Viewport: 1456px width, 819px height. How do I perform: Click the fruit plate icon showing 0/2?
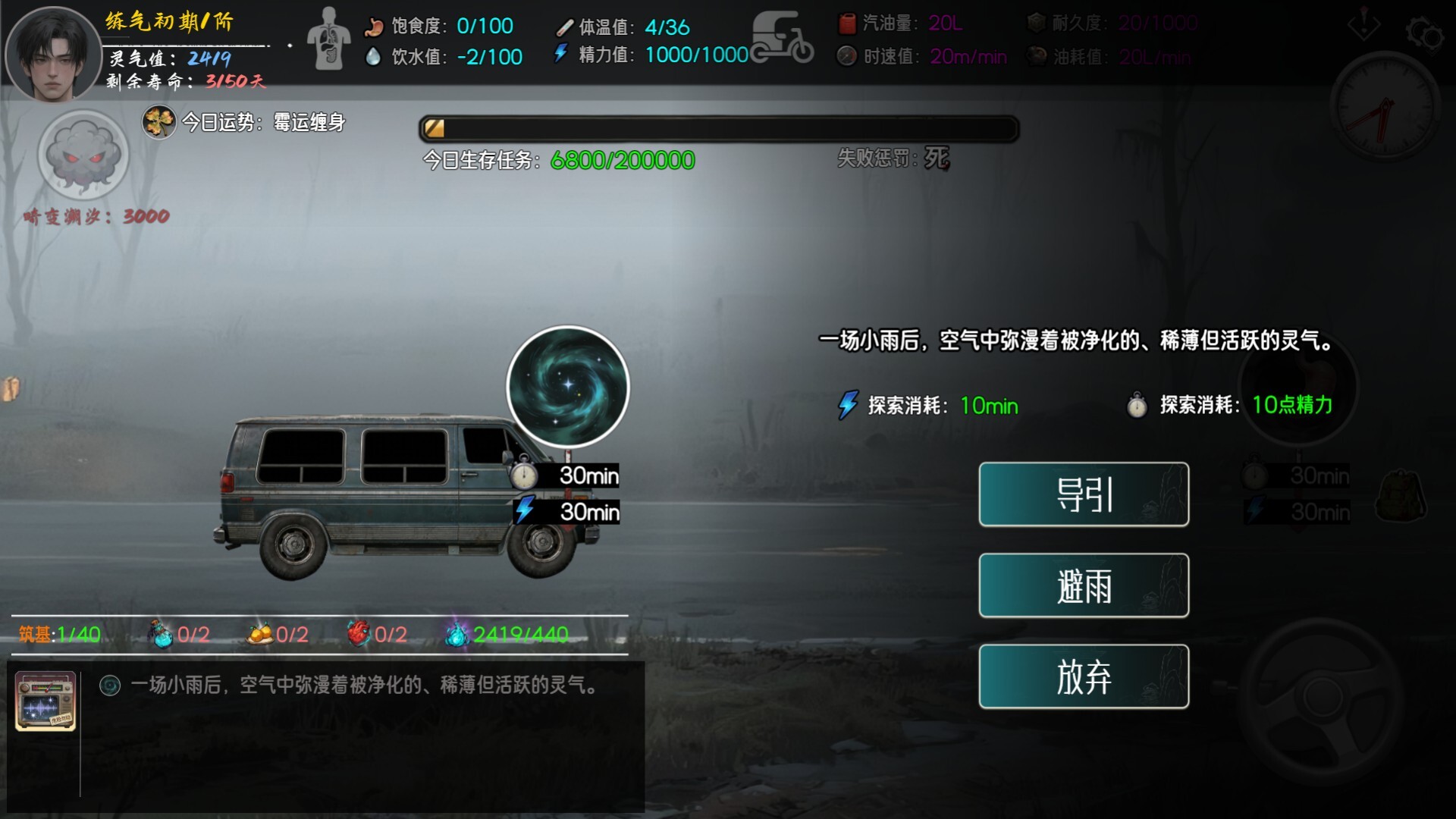pyautogui.click(x=259, y=632)
